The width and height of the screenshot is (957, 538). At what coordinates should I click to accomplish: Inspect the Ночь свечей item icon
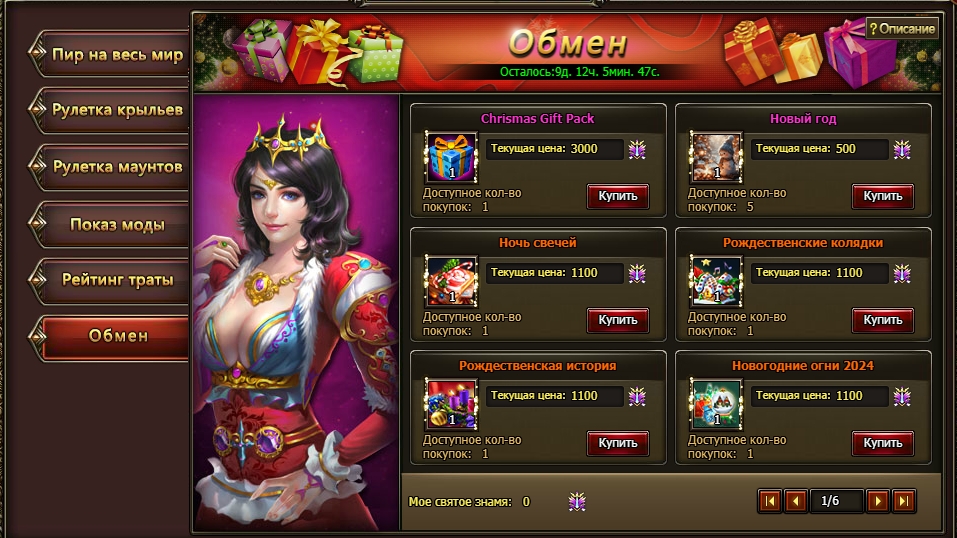point(451,281)
